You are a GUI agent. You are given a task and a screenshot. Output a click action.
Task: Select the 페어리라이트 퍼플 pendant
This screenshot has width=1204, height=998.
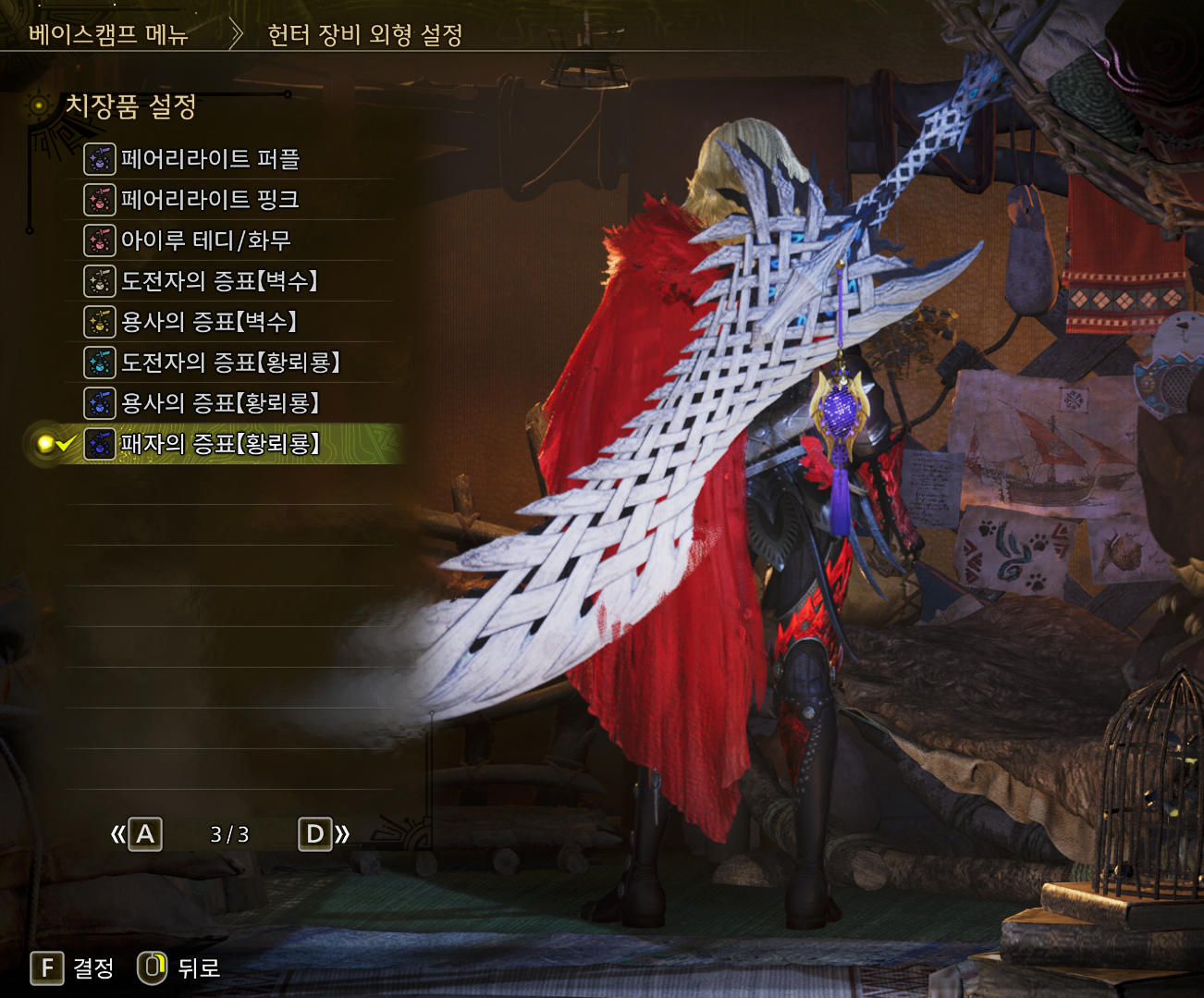210,159
